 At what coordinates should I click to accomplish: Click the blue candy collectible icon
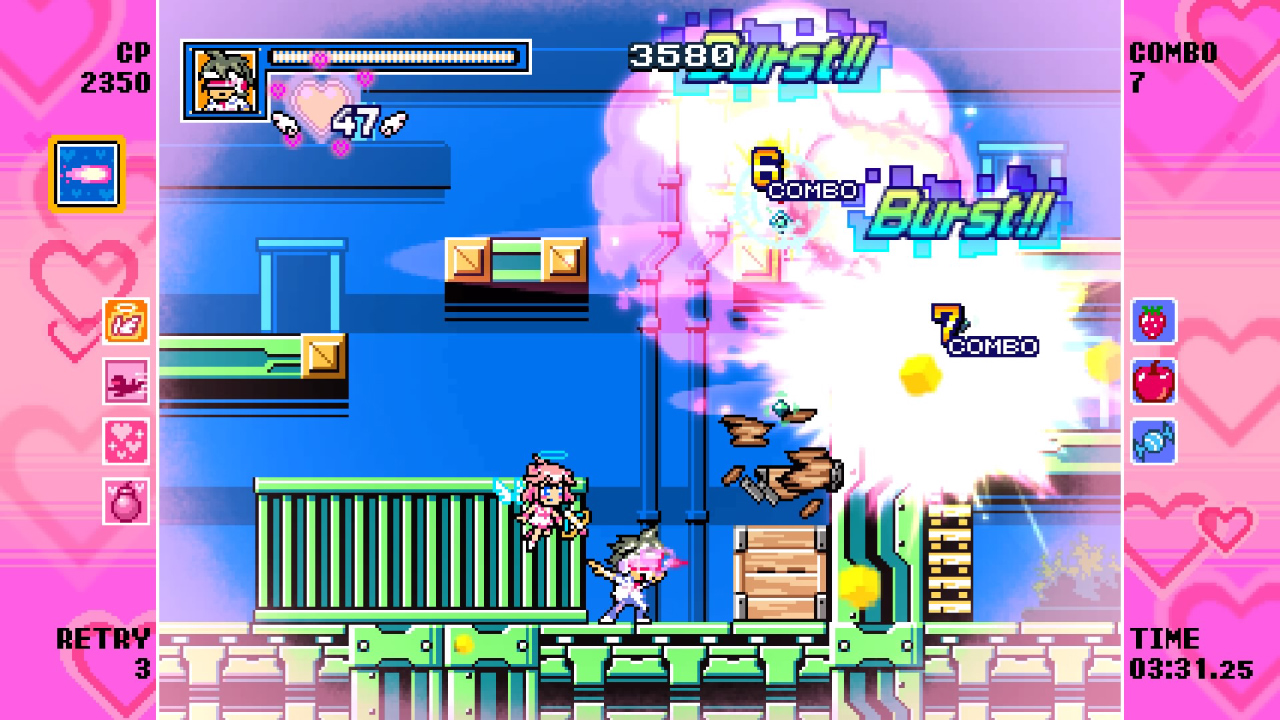point(1151,441)
